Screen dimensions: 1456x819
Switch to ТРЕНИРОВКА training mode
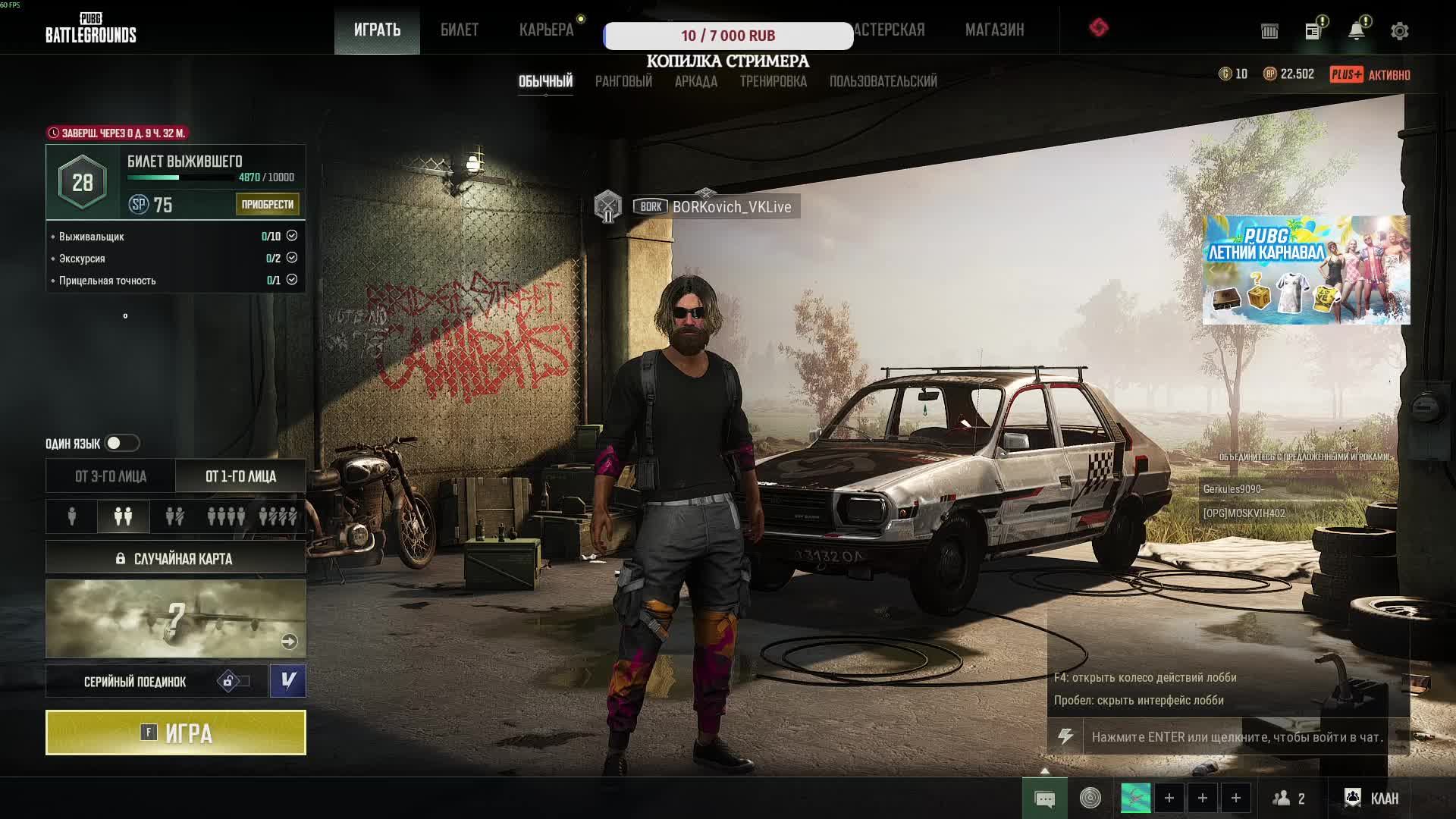click(x=773, y=81)
